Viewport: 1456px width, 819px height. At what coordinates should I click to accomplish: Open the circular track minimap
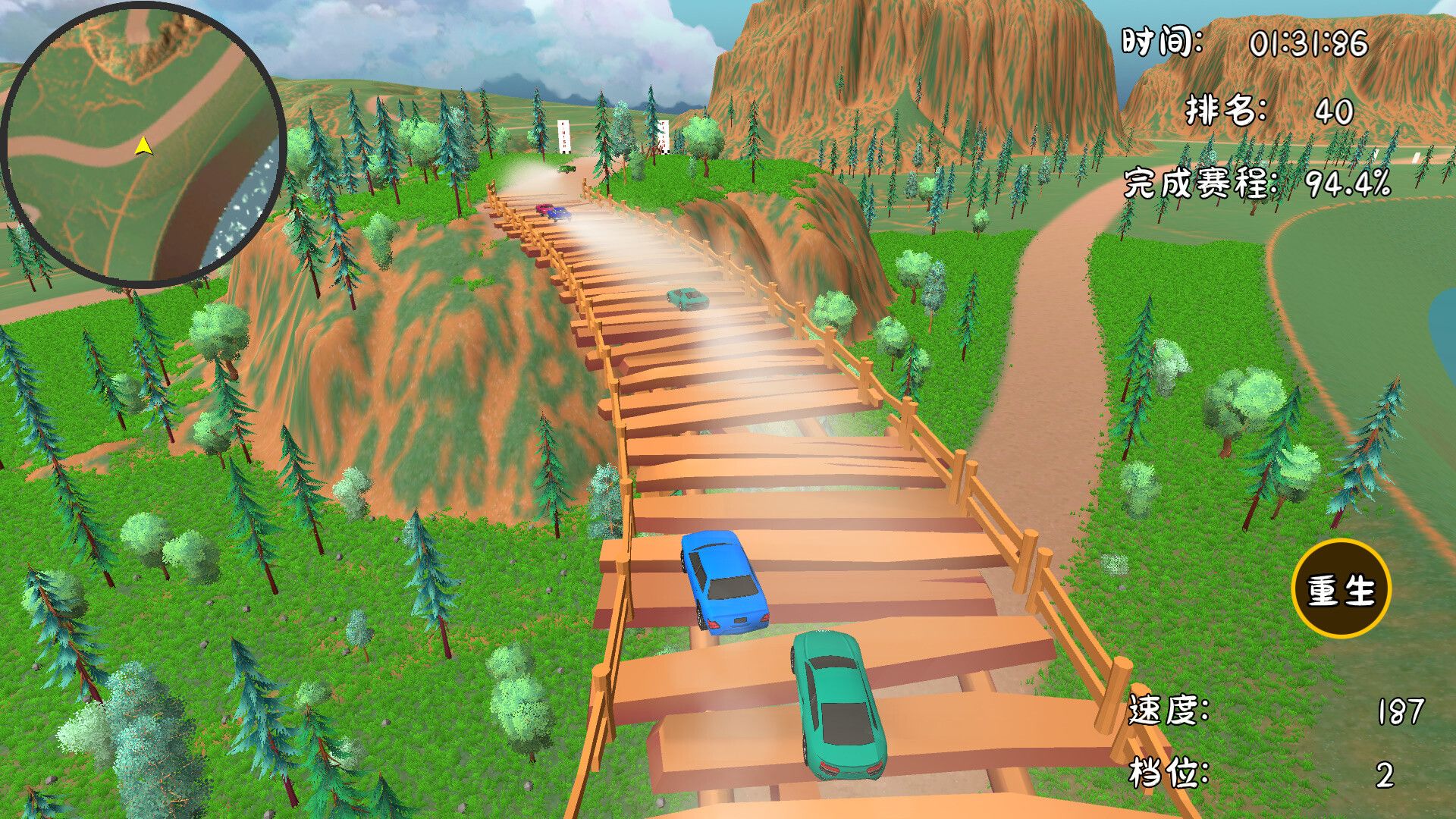tap(143, 143)
